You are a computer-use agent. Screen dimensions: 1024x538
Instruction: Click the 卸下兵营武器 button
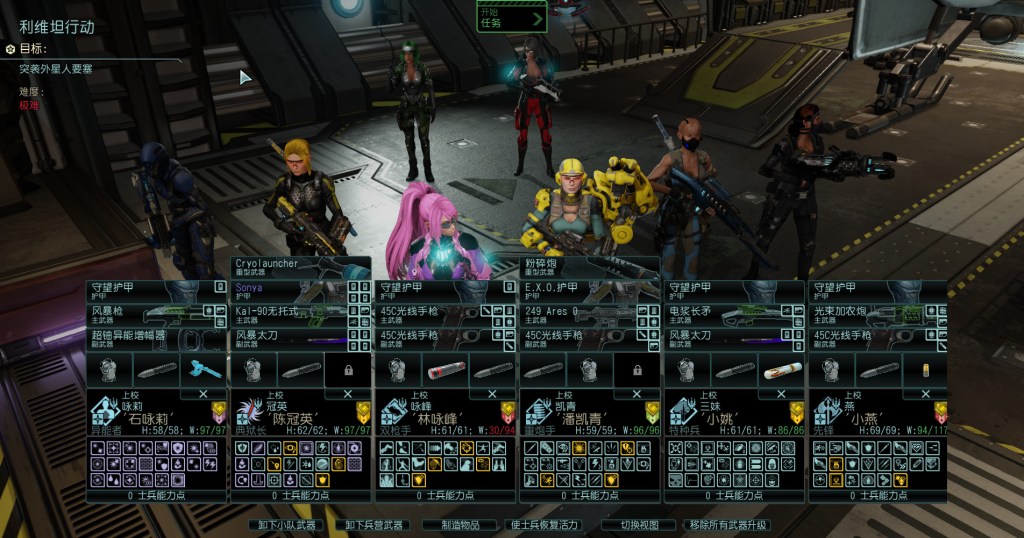tap(375, 525)
